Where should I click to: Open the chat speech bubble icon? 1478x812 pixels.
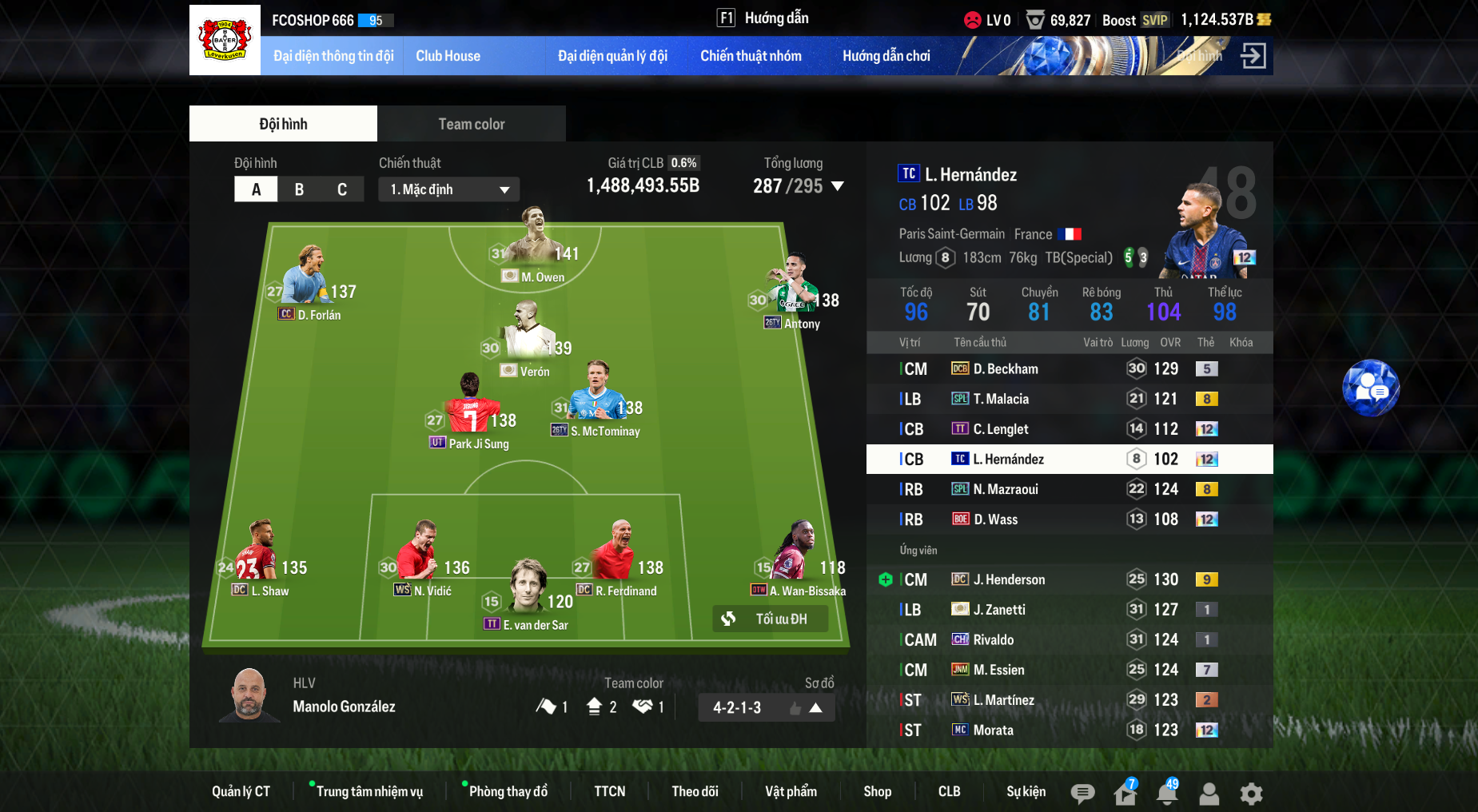tap(1082, 794)
